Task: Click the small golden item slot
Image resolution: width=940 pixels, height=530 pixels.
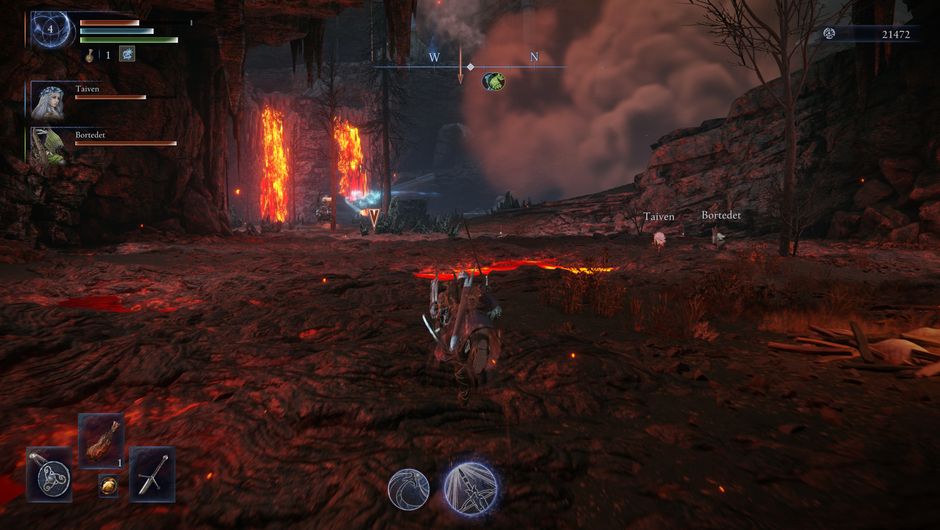Action: click(108, 487)
